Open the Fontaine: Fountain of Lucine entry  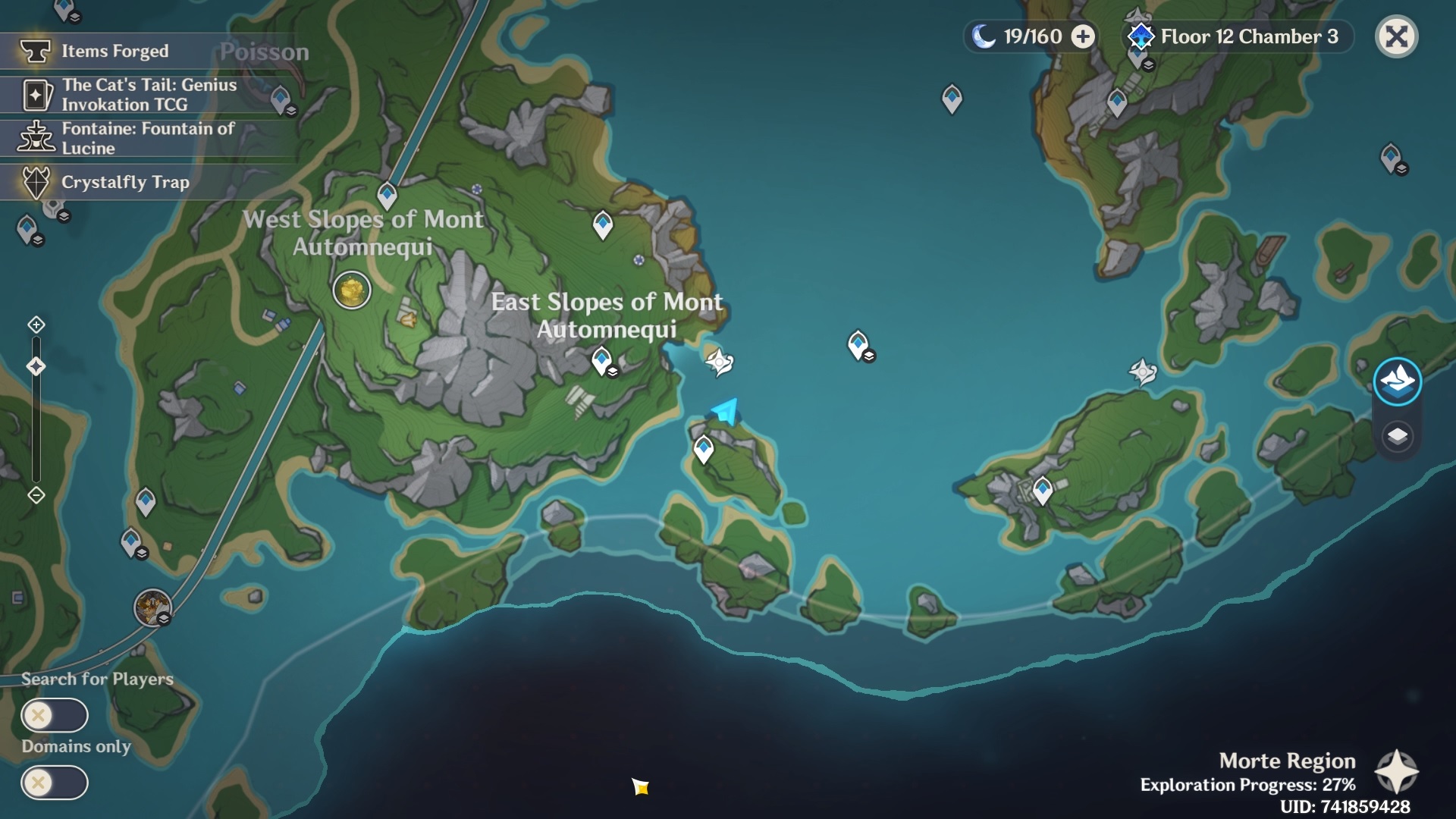pos(148,138)
